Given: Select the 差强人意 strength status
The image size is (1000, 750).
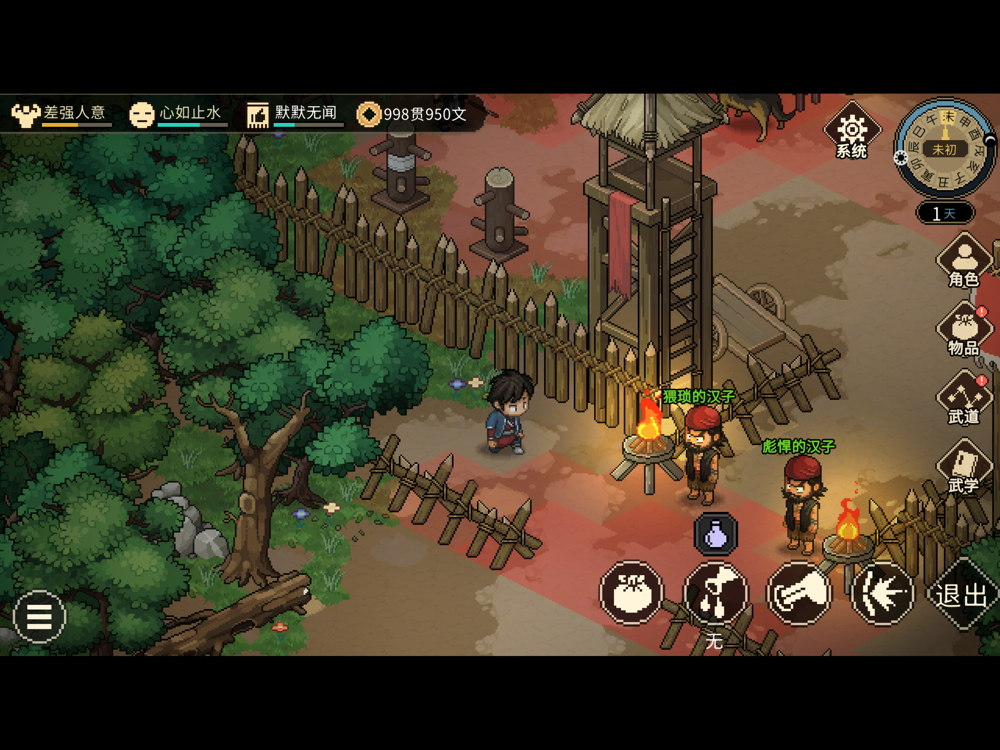Looking at the screenshot, I should pos(61,114).
